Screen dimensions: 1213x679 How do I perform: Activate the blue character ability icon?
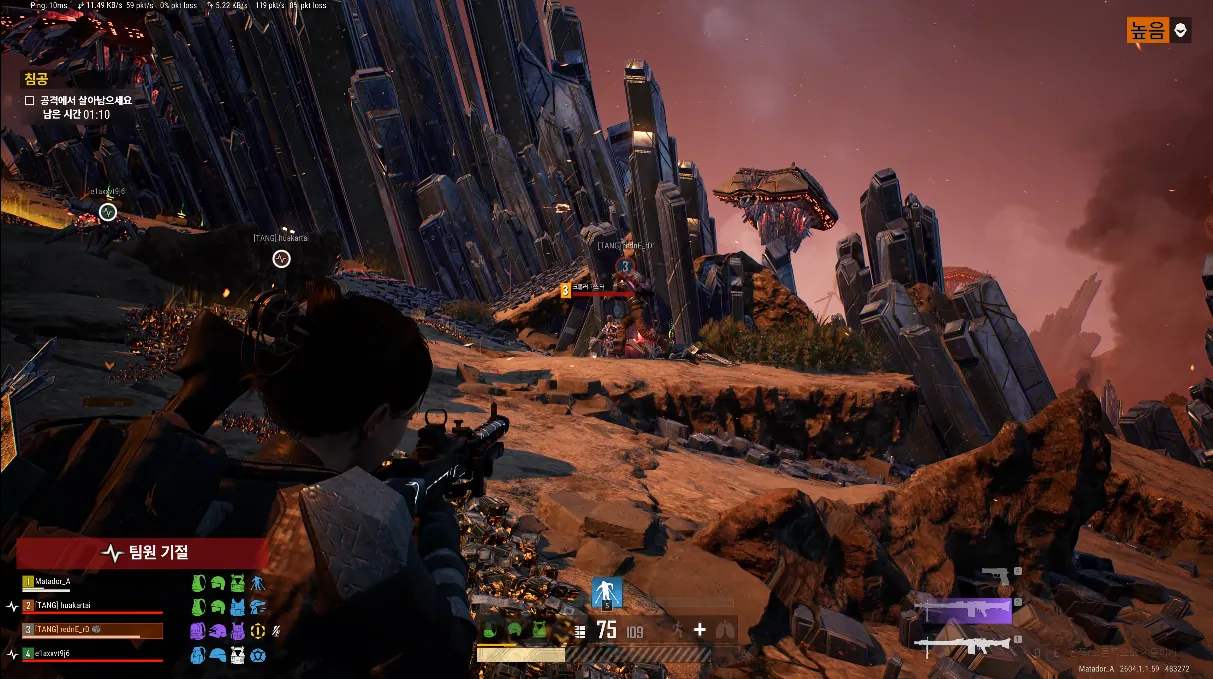[x=606, y=592]
